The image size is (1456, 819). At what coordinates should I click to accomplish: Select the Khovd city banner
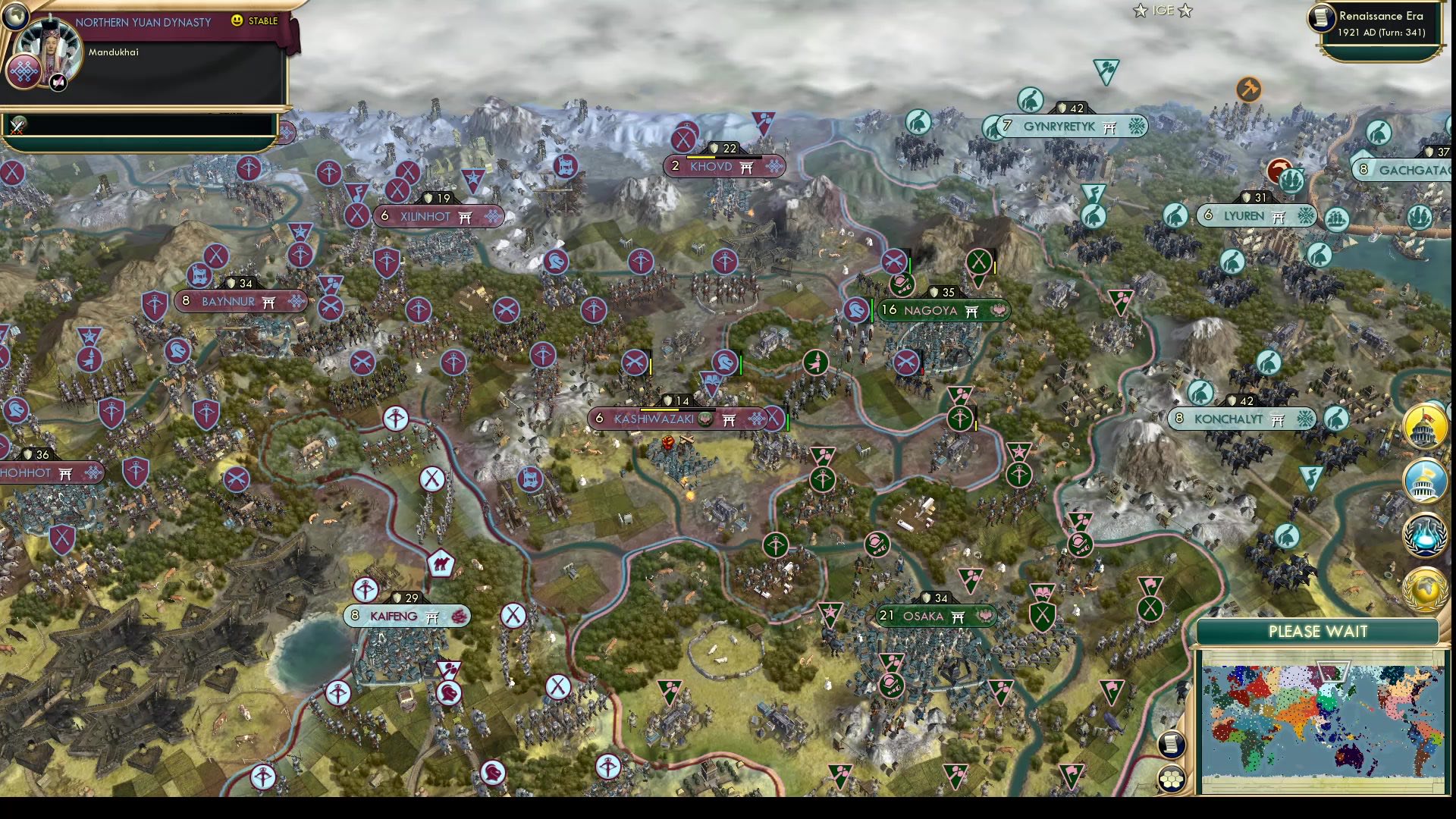[x=723, y=166]
